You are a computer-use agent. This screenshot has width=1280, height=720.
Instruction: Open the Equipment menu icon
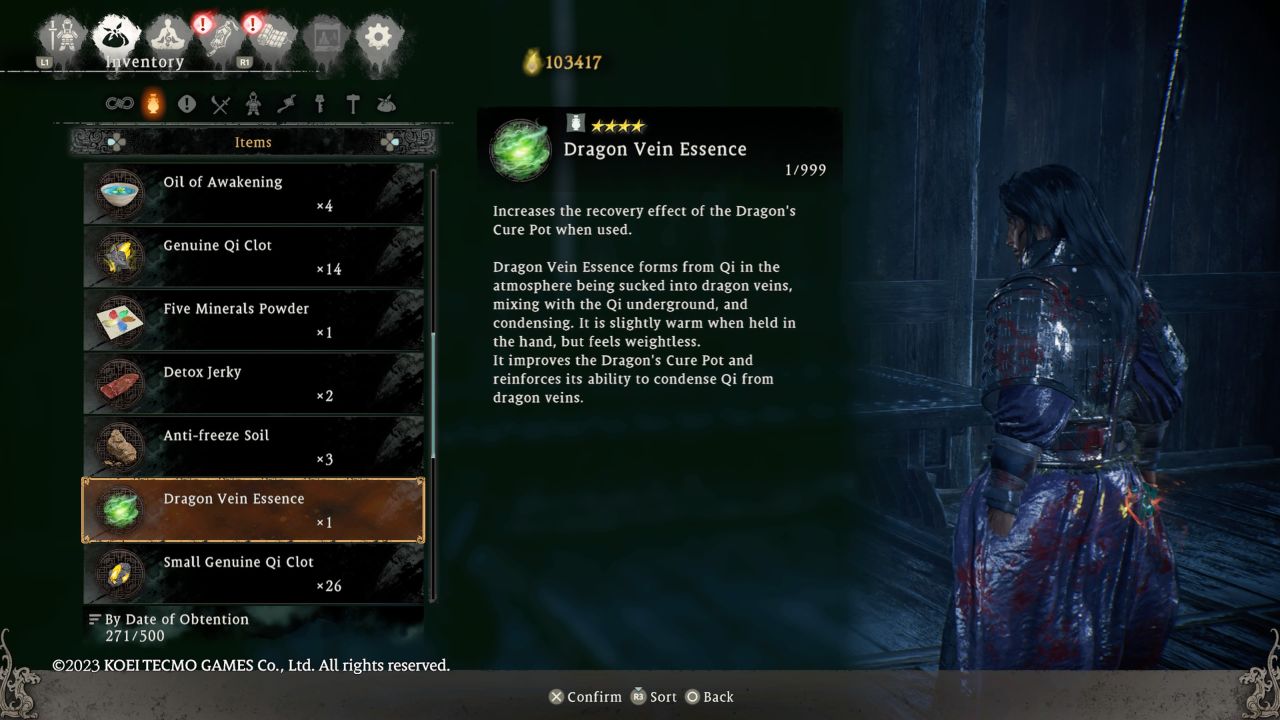point(60,33)
